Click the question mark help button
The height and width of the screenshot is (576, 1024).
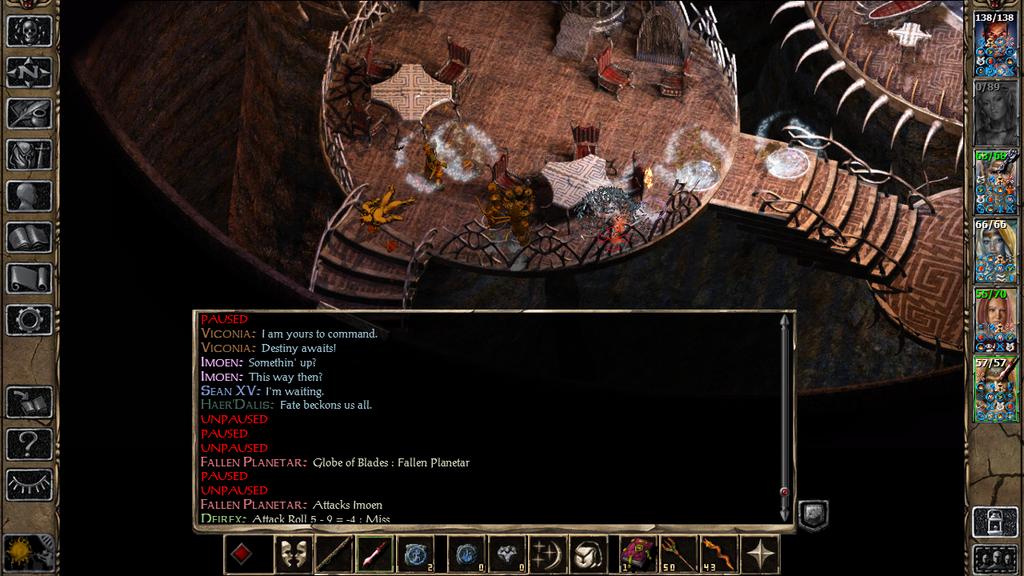pyautogui.click(x=29, y=443)
